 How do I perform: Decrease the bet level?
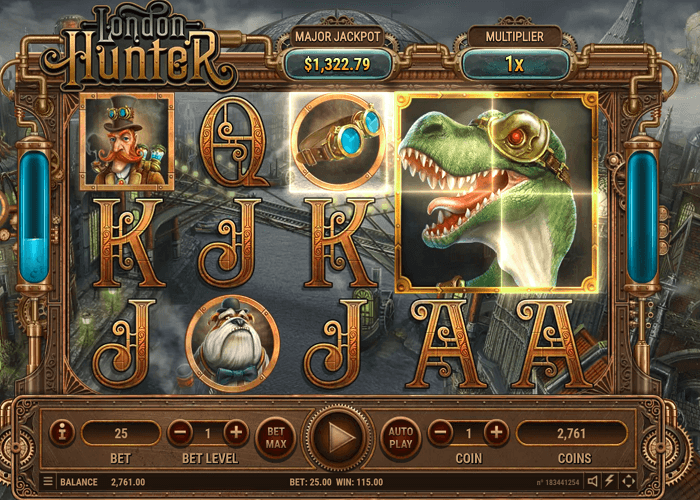[x=180, y=433]
